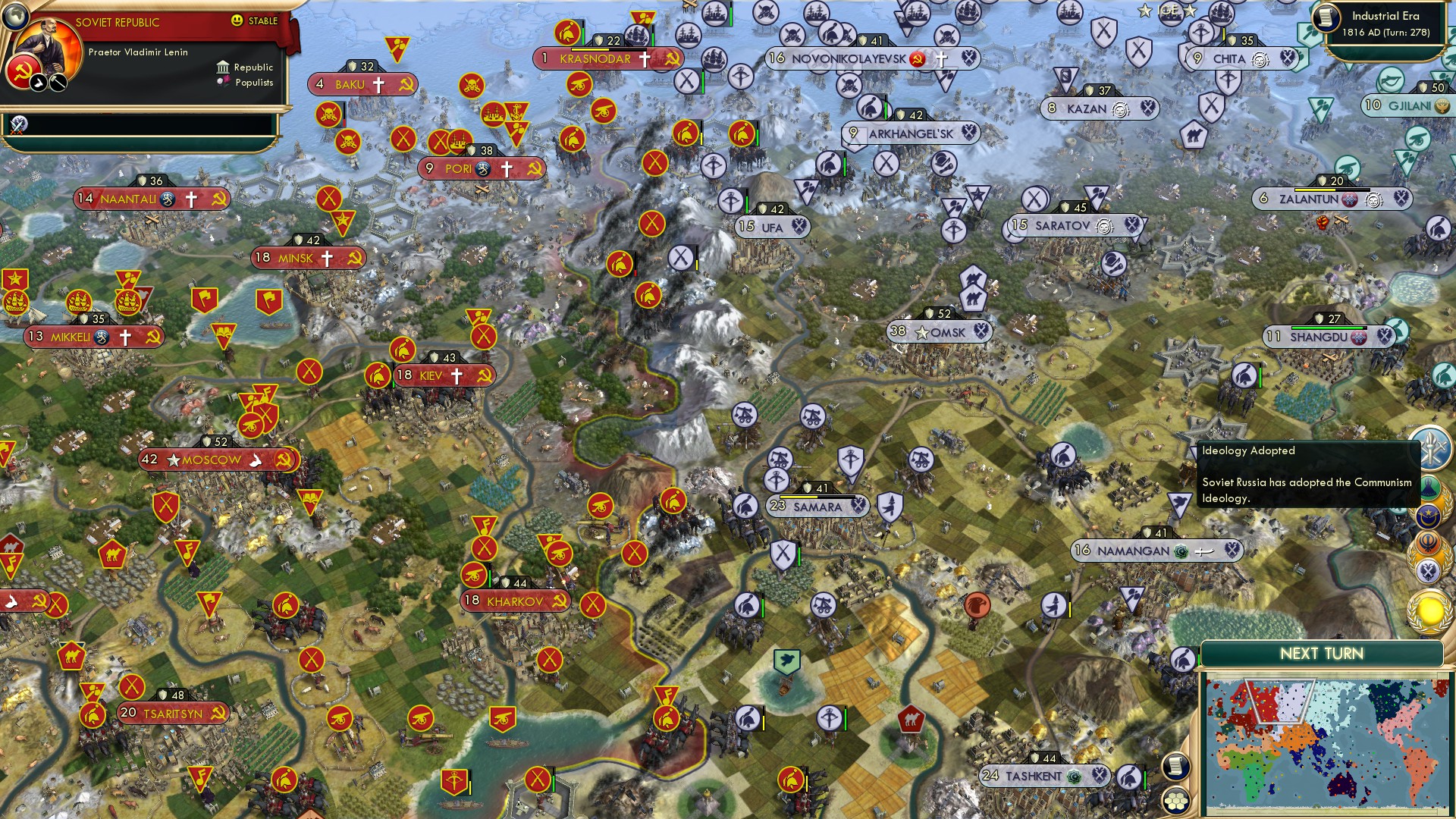
Task: Open the Social Policies scroll icon above the minimap
Action: [x=1175, y=767]
